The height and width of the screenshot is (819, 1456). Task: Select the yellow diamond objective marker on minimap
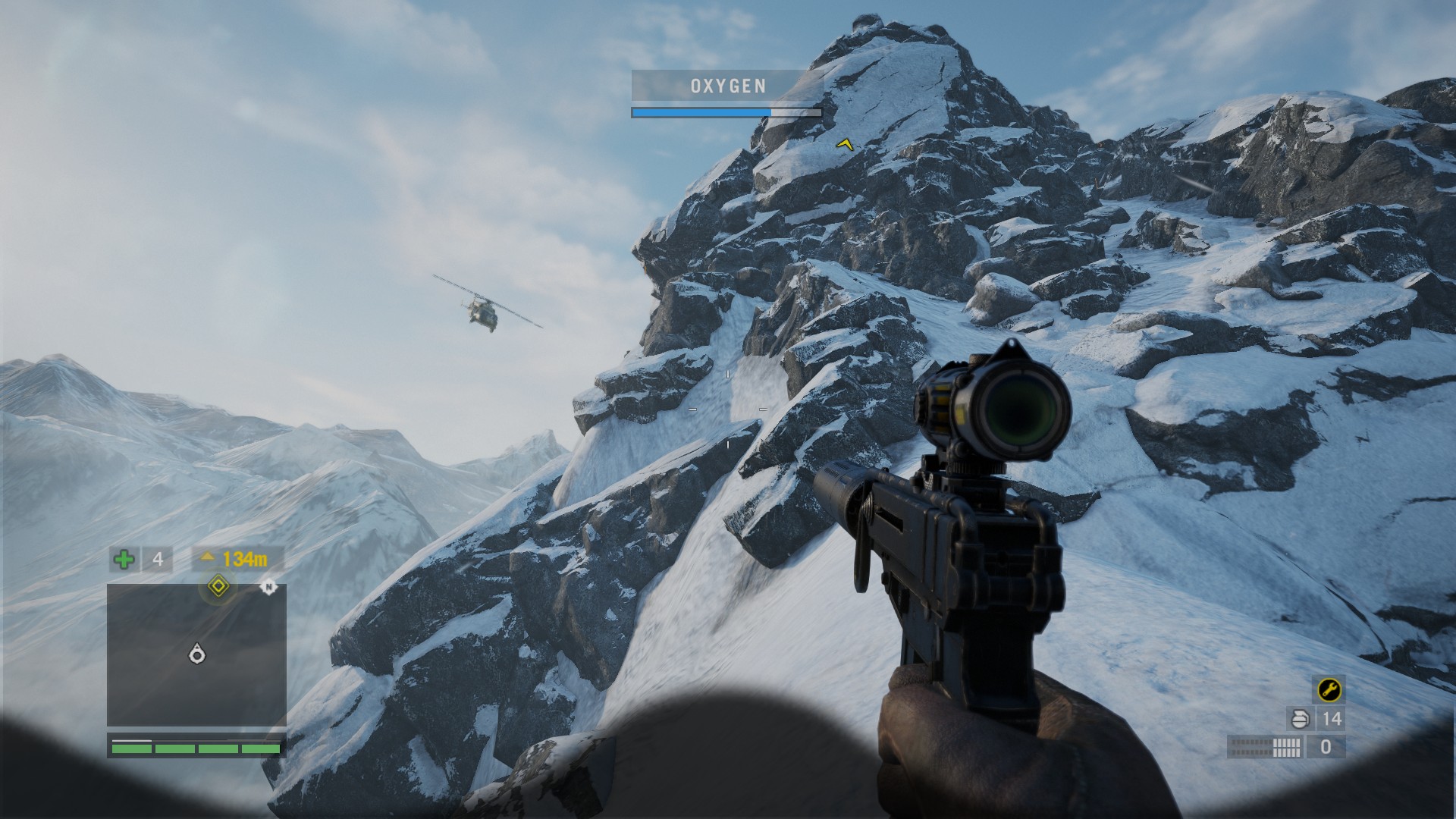point(218,586)
